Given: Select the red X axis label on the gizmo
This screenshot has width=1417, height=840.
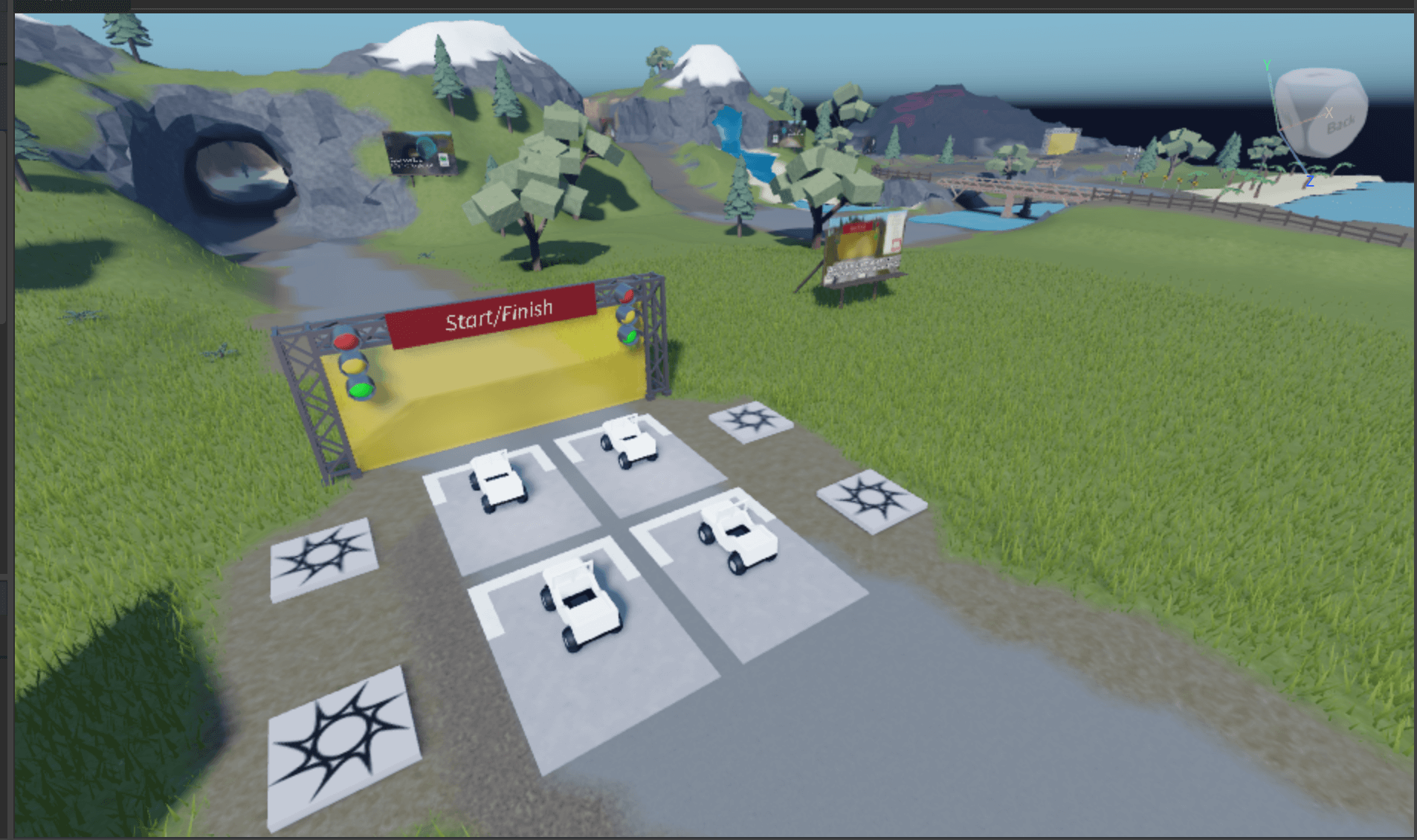Looking at the screenshot, I should (x=1329, y=113).
